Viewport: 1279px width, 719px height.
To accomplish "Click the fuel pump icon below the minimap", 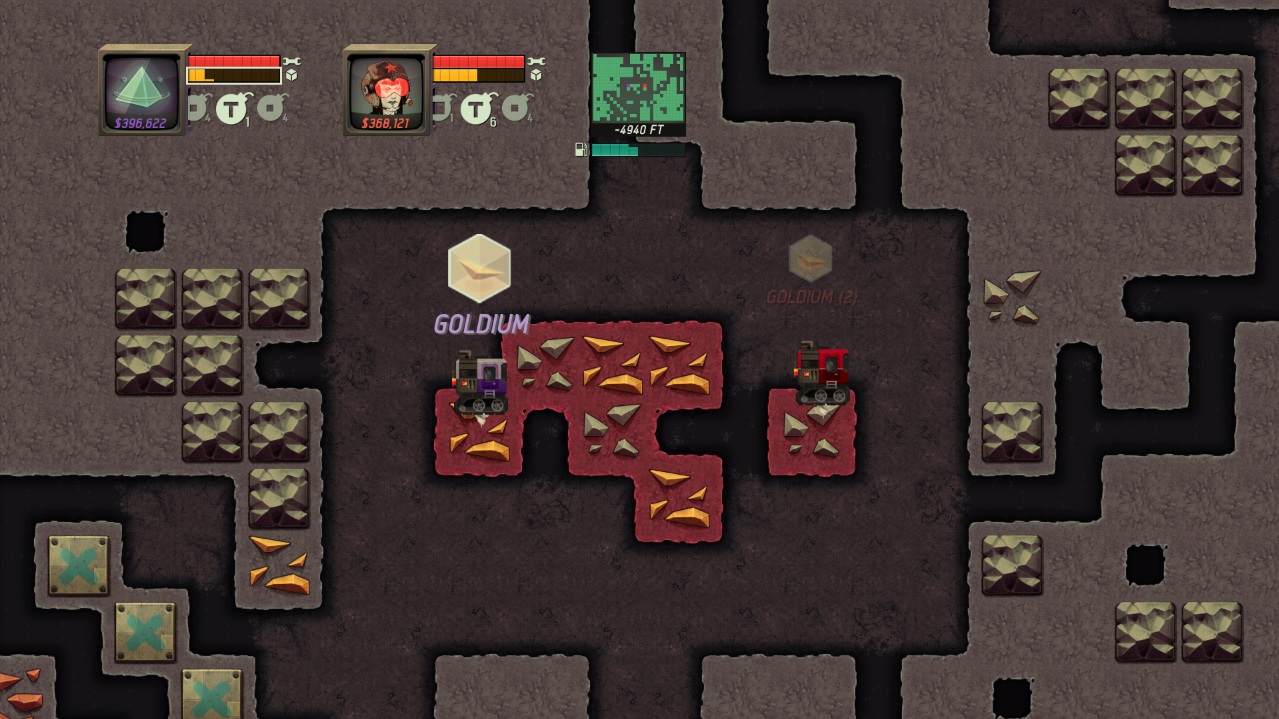I will pos(581,150).
